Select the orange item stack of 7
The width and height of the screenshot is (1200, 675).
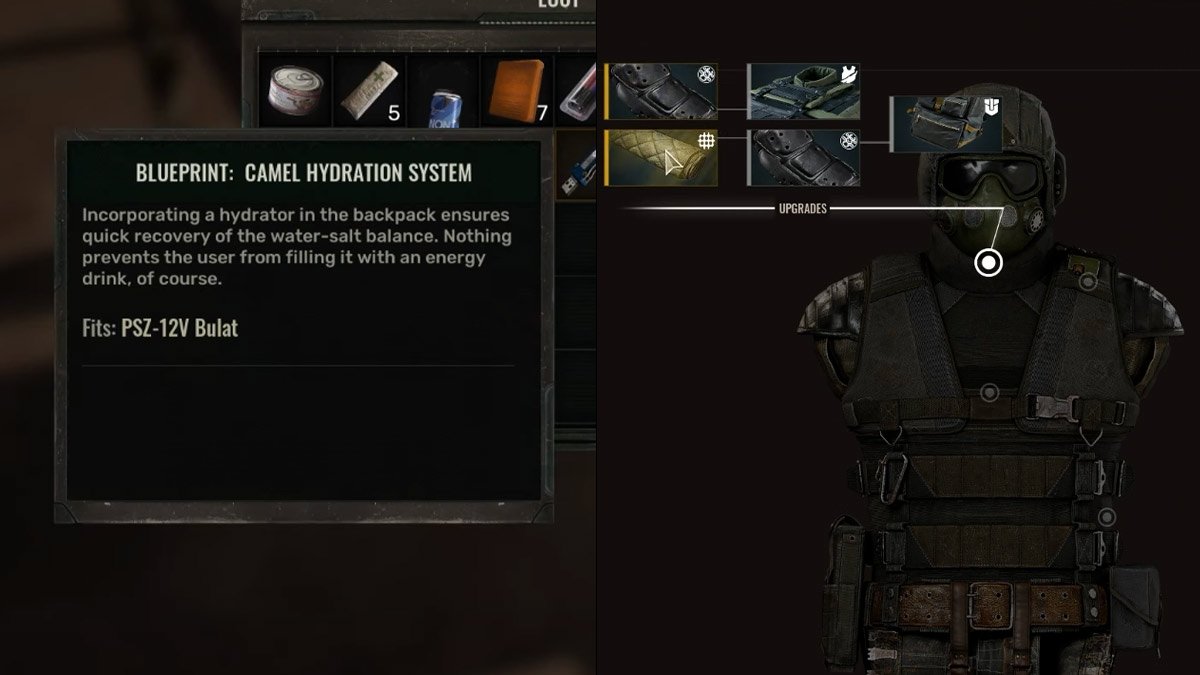click(517, 91)
